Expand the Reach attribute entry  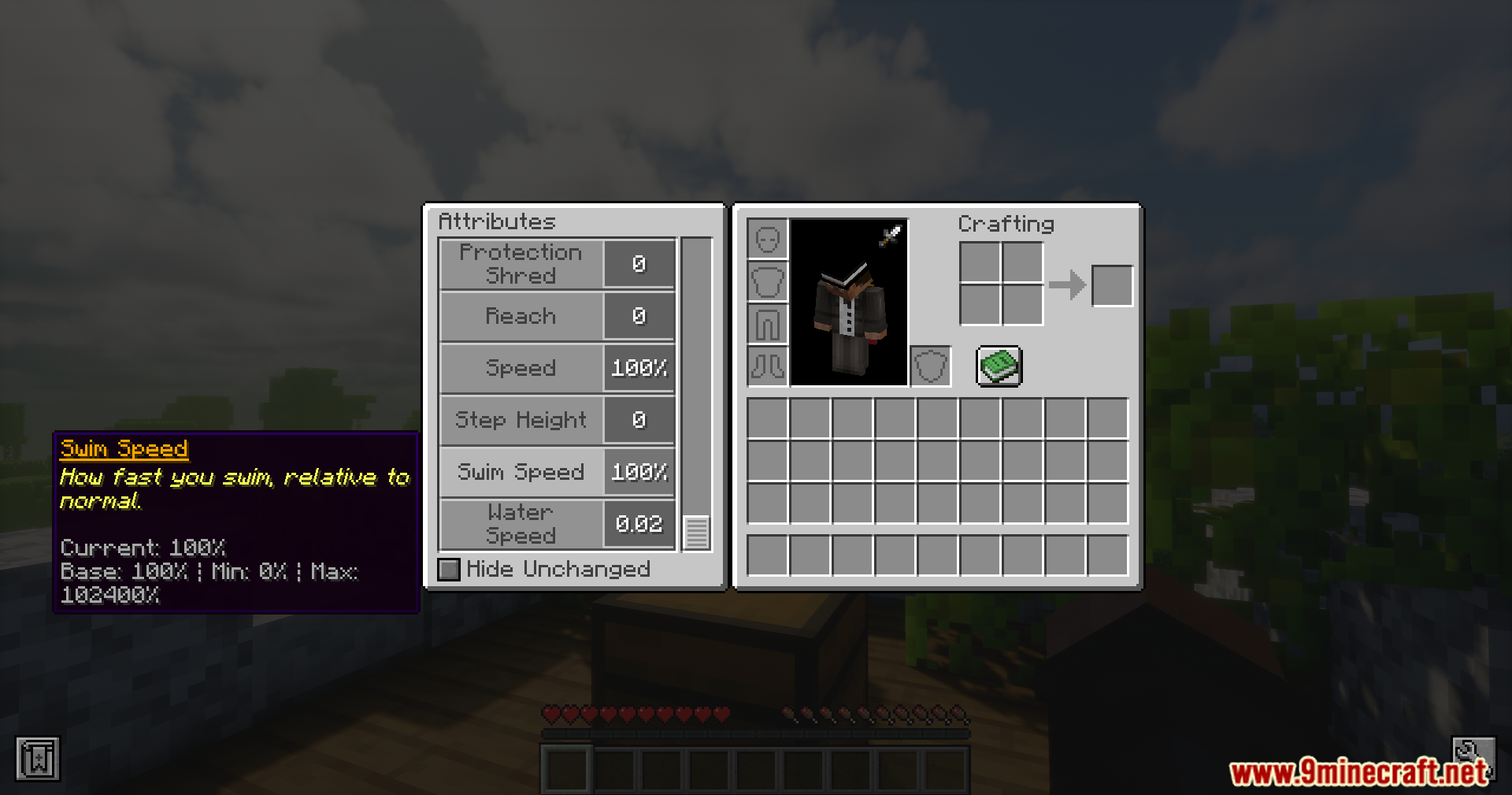(520, 316)
